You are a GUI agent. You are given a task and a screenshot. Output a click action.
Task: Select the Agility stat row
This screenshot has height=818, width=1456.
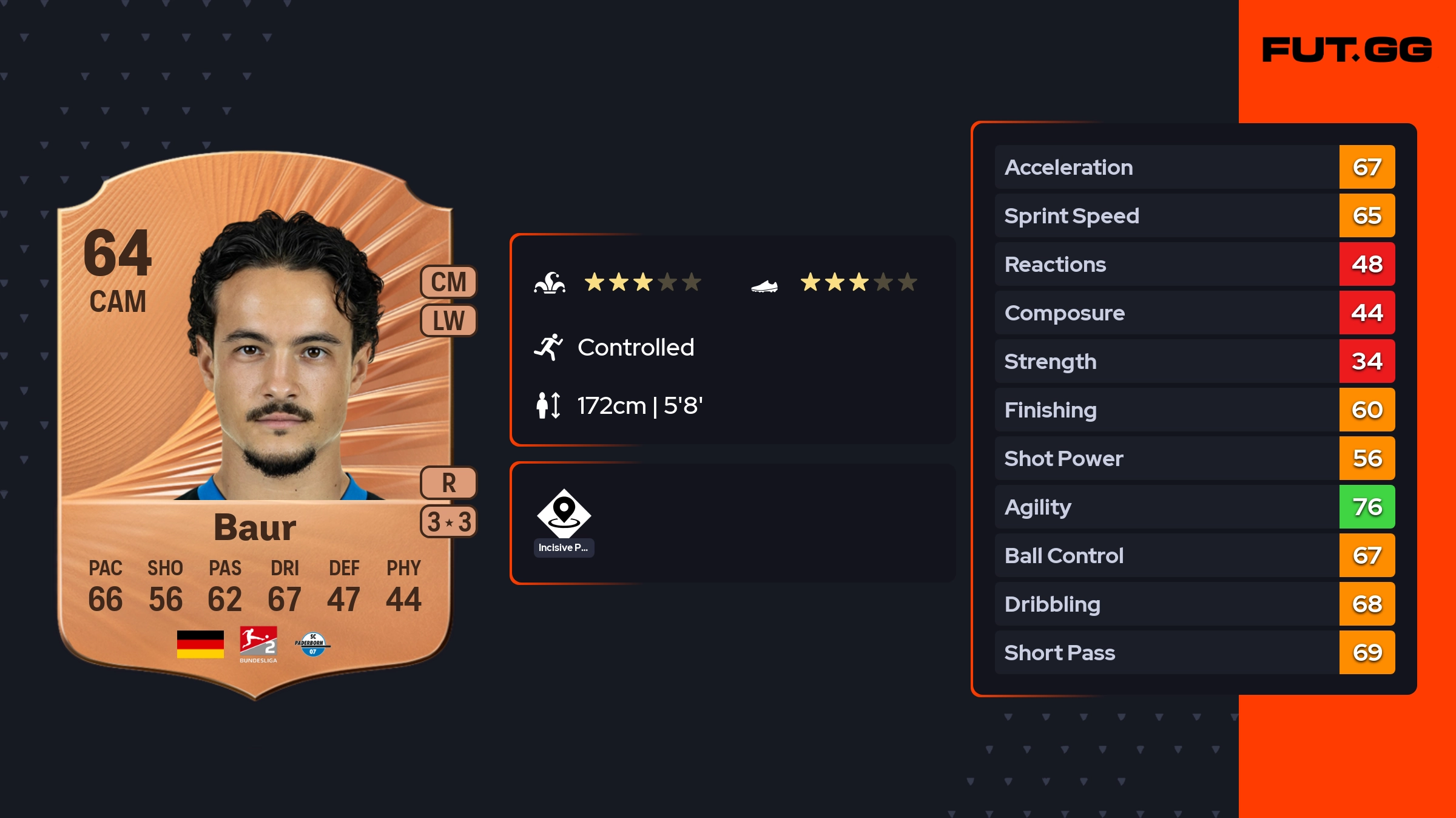1194,507
